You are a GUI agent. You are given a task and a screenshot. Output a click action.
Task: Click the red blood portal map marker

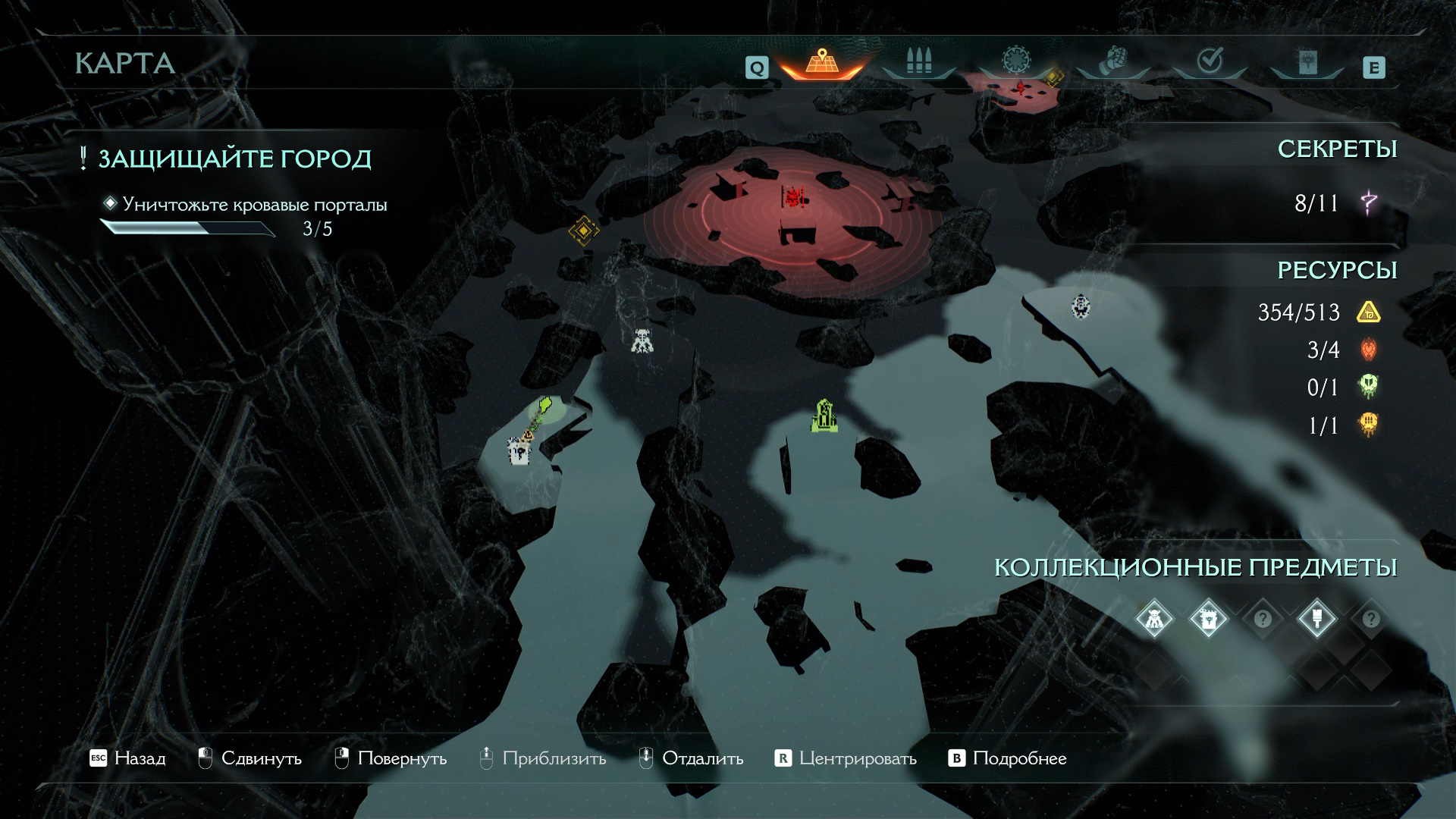pos(793,198)
